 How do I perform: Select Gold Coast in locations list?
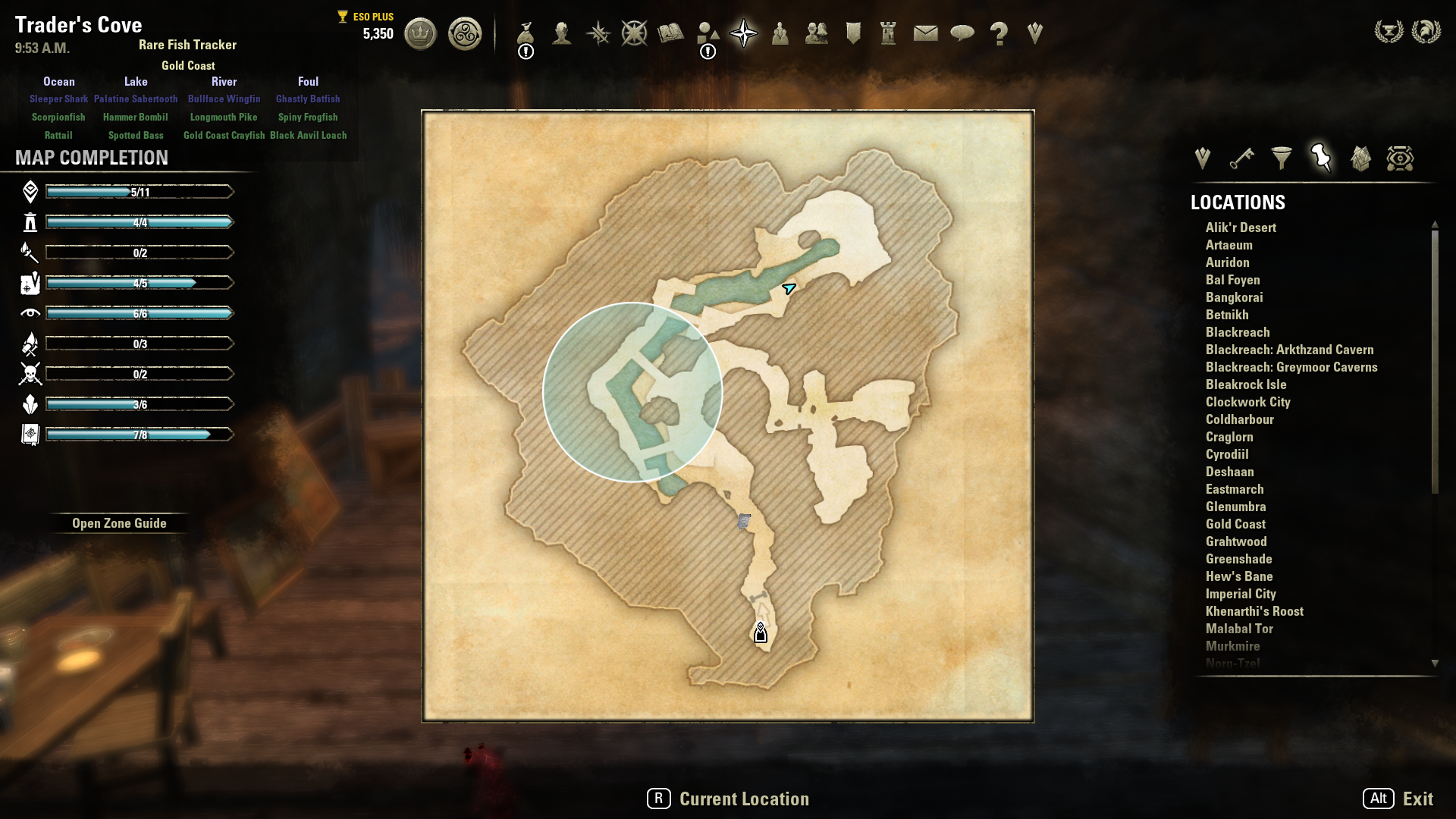[1235, 524]
